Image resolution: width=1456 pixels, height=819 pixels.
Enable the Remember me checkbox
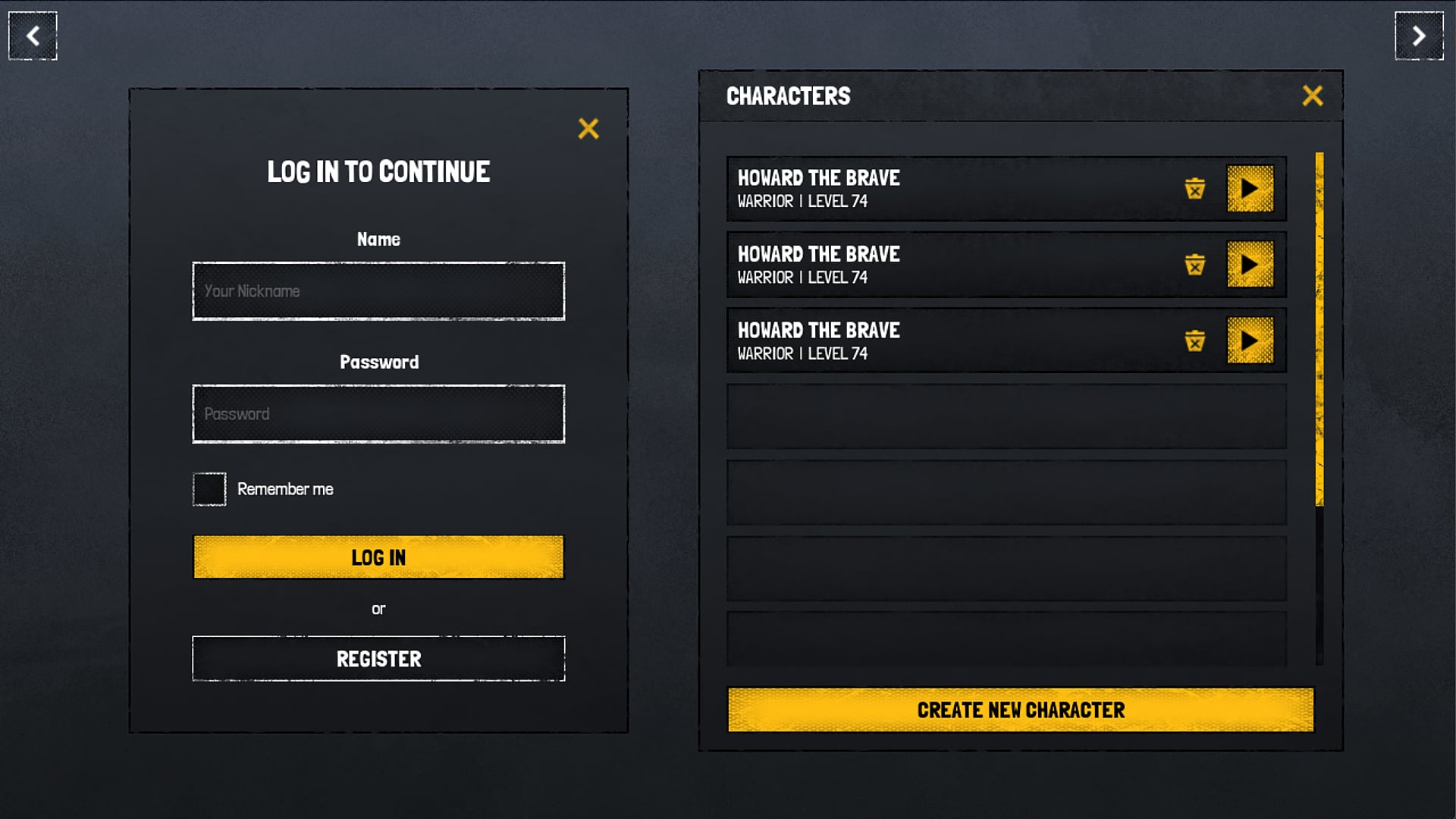tap(209, 488)
